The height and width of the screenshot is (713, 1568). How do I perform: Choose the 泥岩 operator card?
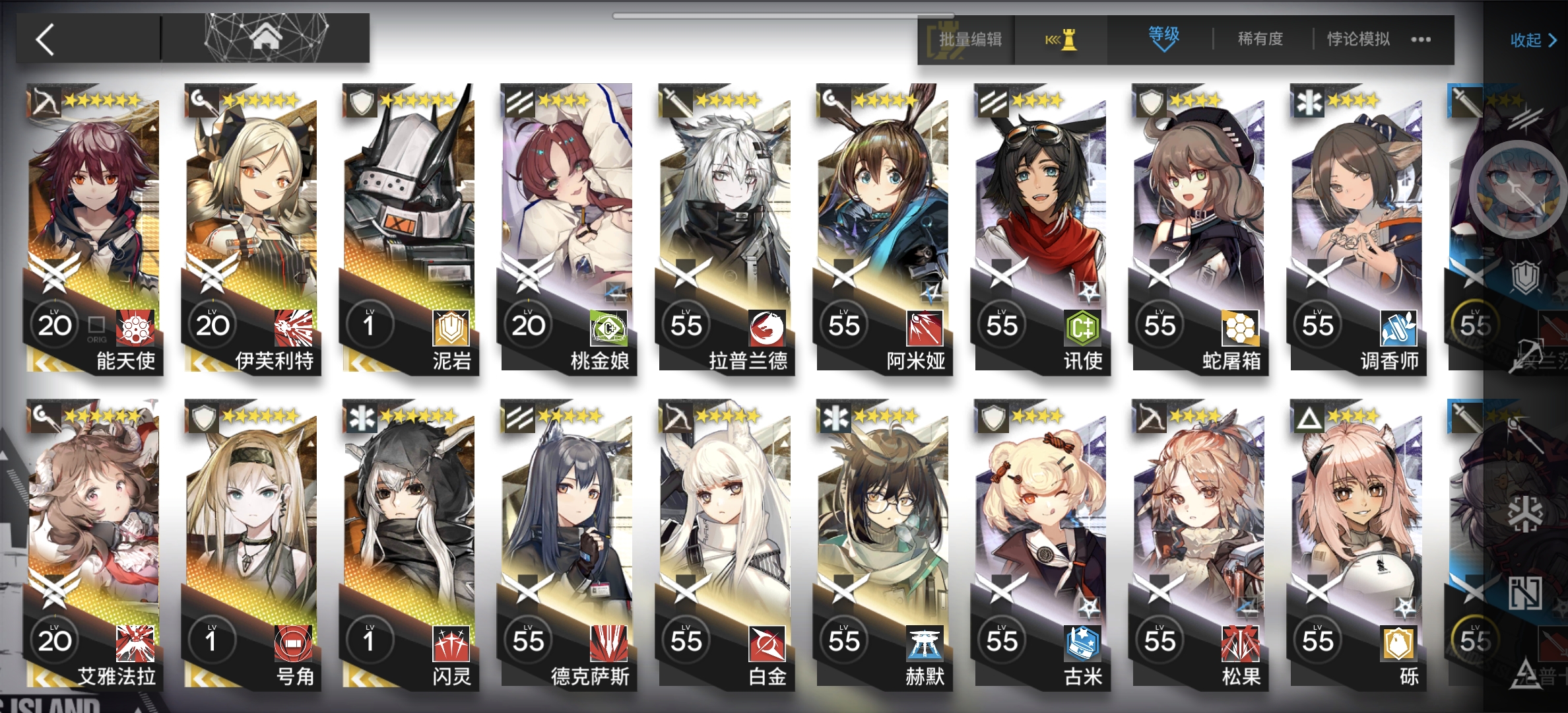408,224
